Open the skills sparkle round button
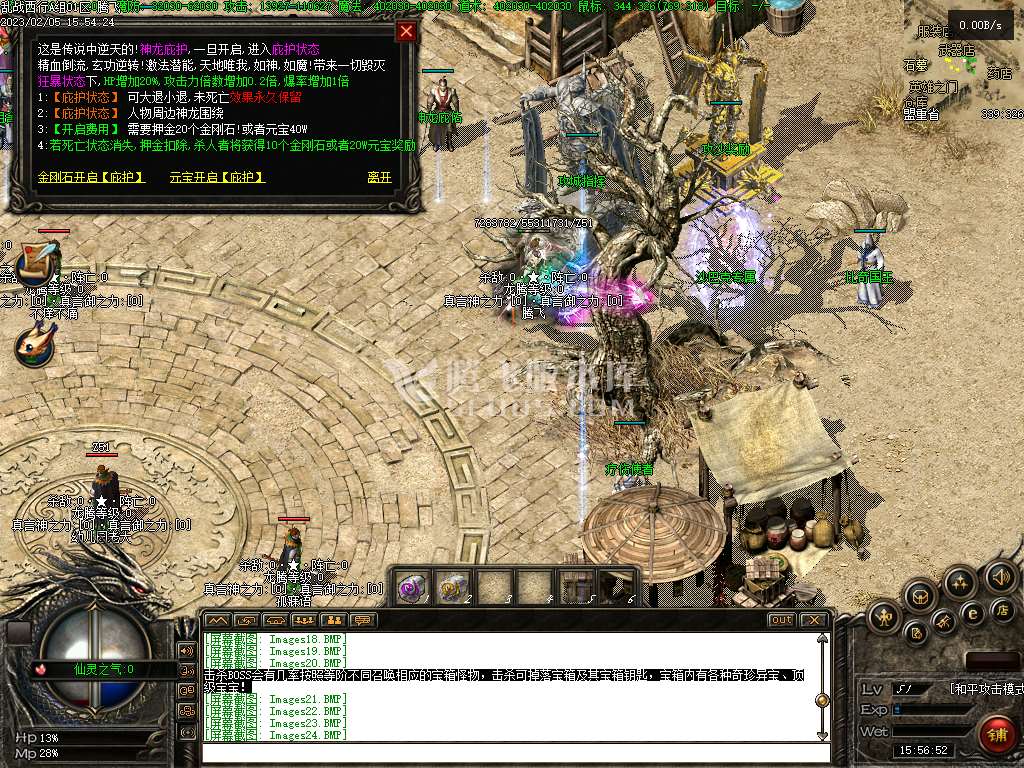The height and width of the screenshot is (768, 1024). pyautogui.click(x=960, y=582)
